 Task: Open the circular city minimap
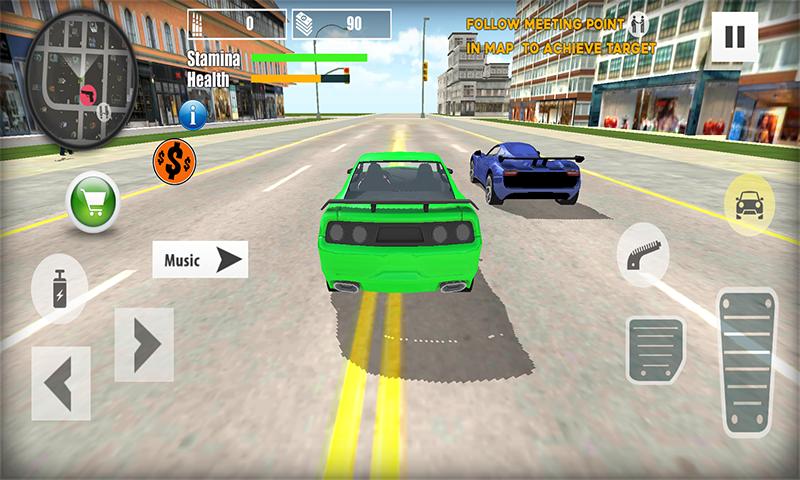(79, 79)
